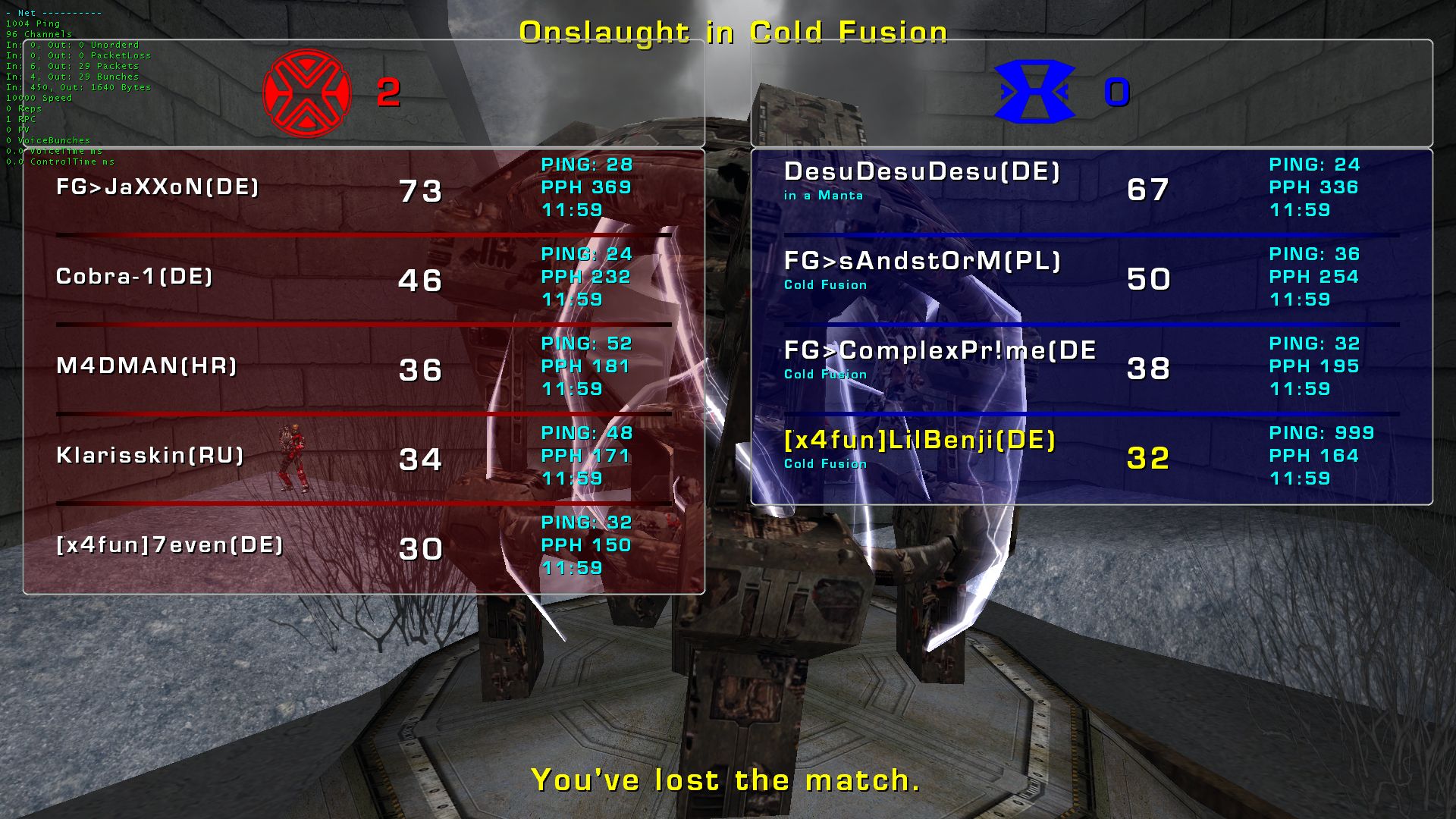The image size is (1456, 819).
Task: Select Cobra-1(DE) in the scoreboard
Action: [134, 277]
